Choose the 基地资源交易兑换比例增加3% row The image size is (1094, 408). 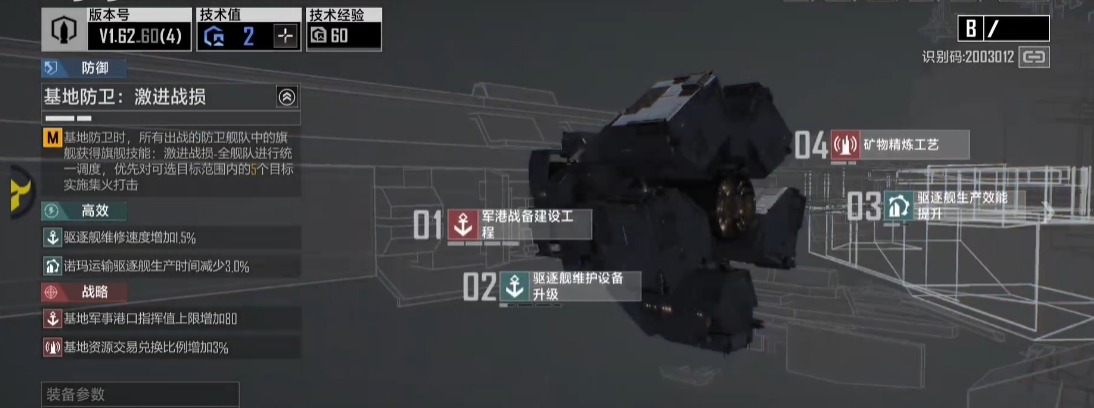171,347
